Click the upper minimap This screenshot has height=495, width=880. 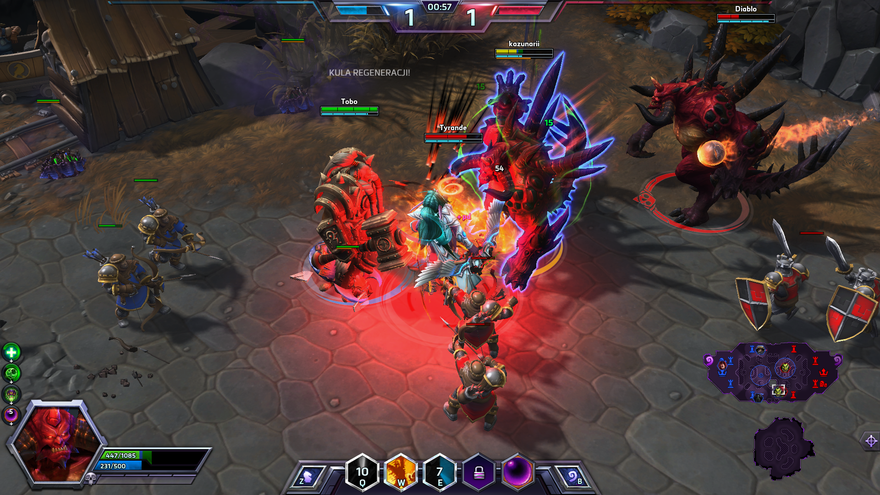click(x=775, y=370)
